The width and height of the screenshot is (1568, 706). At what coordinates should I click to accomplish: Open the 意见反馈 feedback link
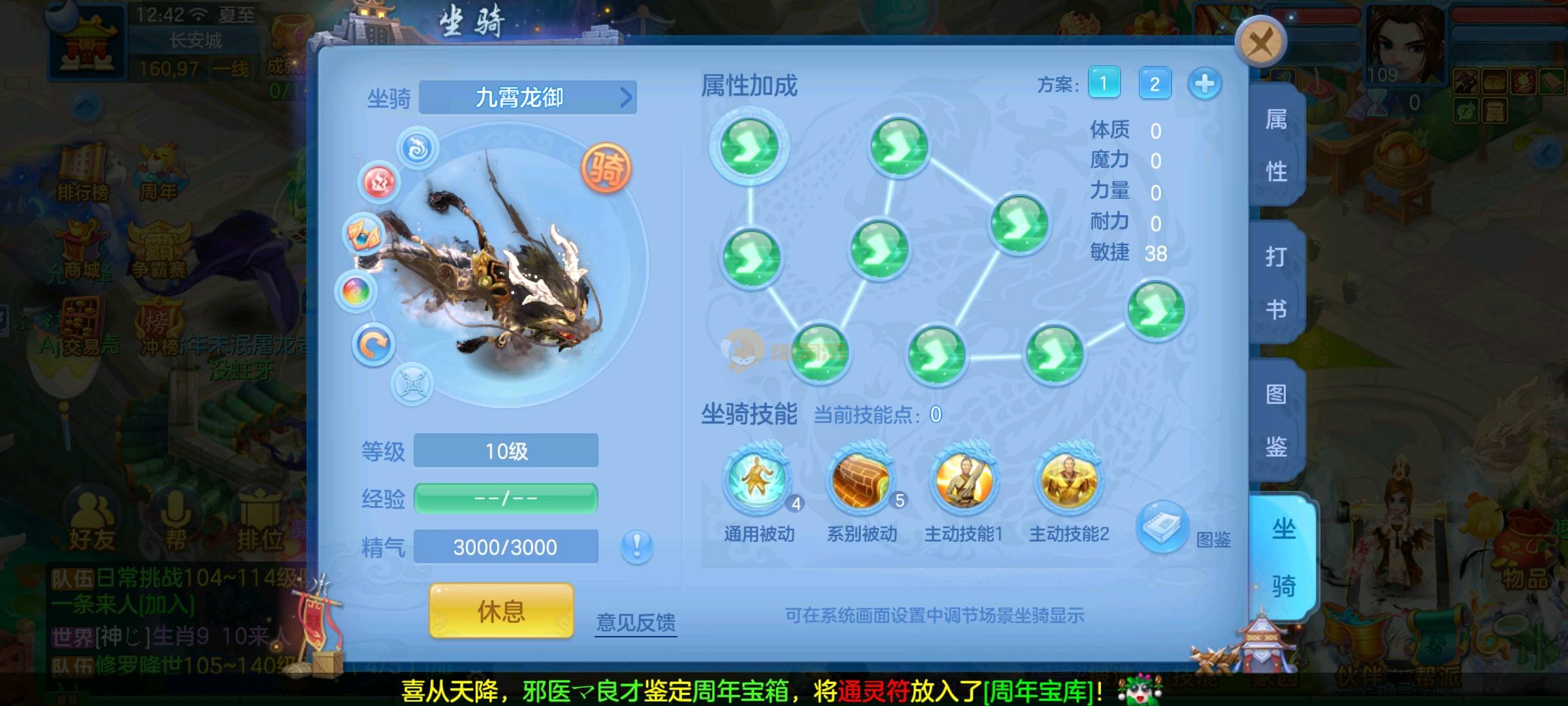636,622
